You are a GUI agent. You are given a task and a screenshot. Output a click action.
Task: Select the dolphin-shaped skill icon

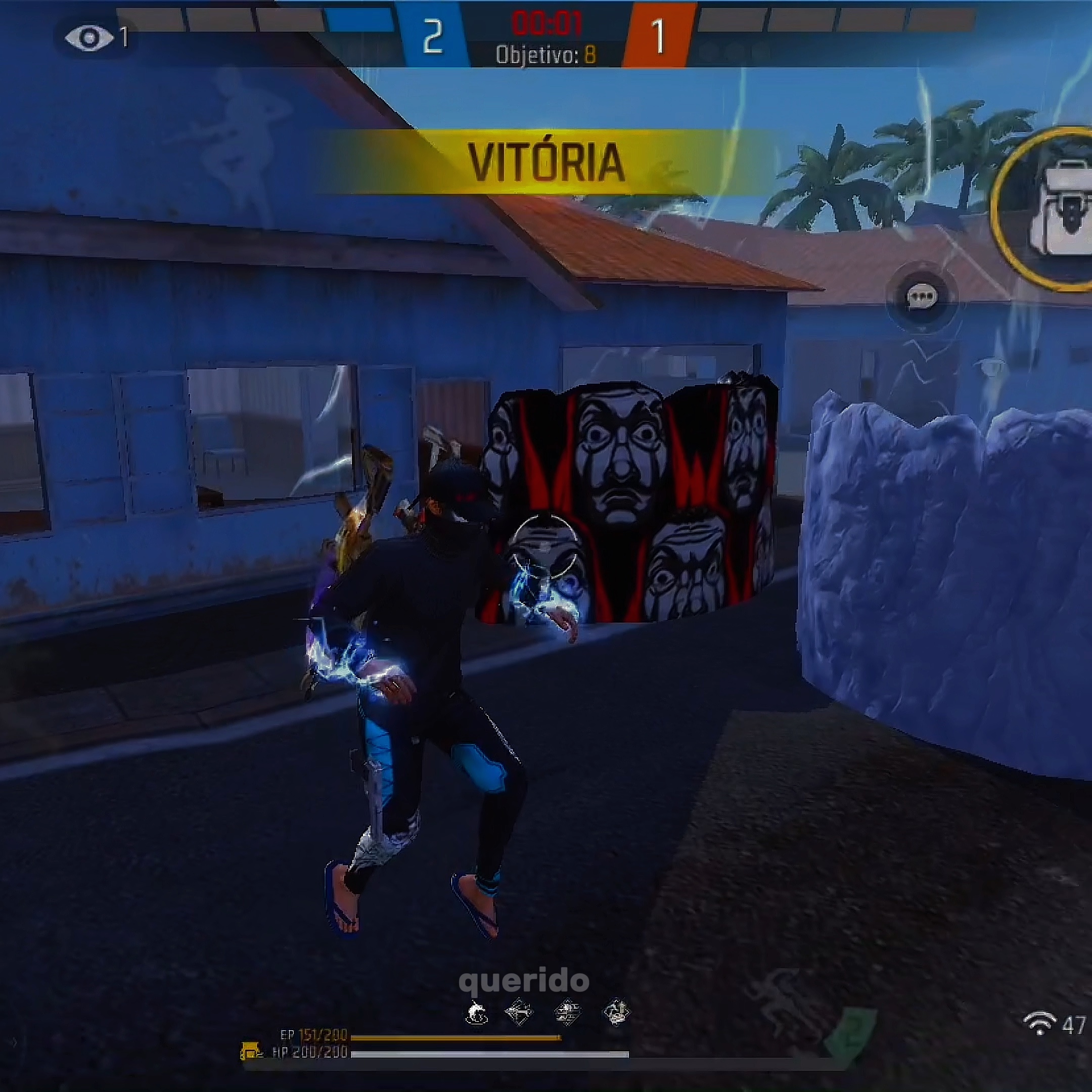tap(476, 1012)
